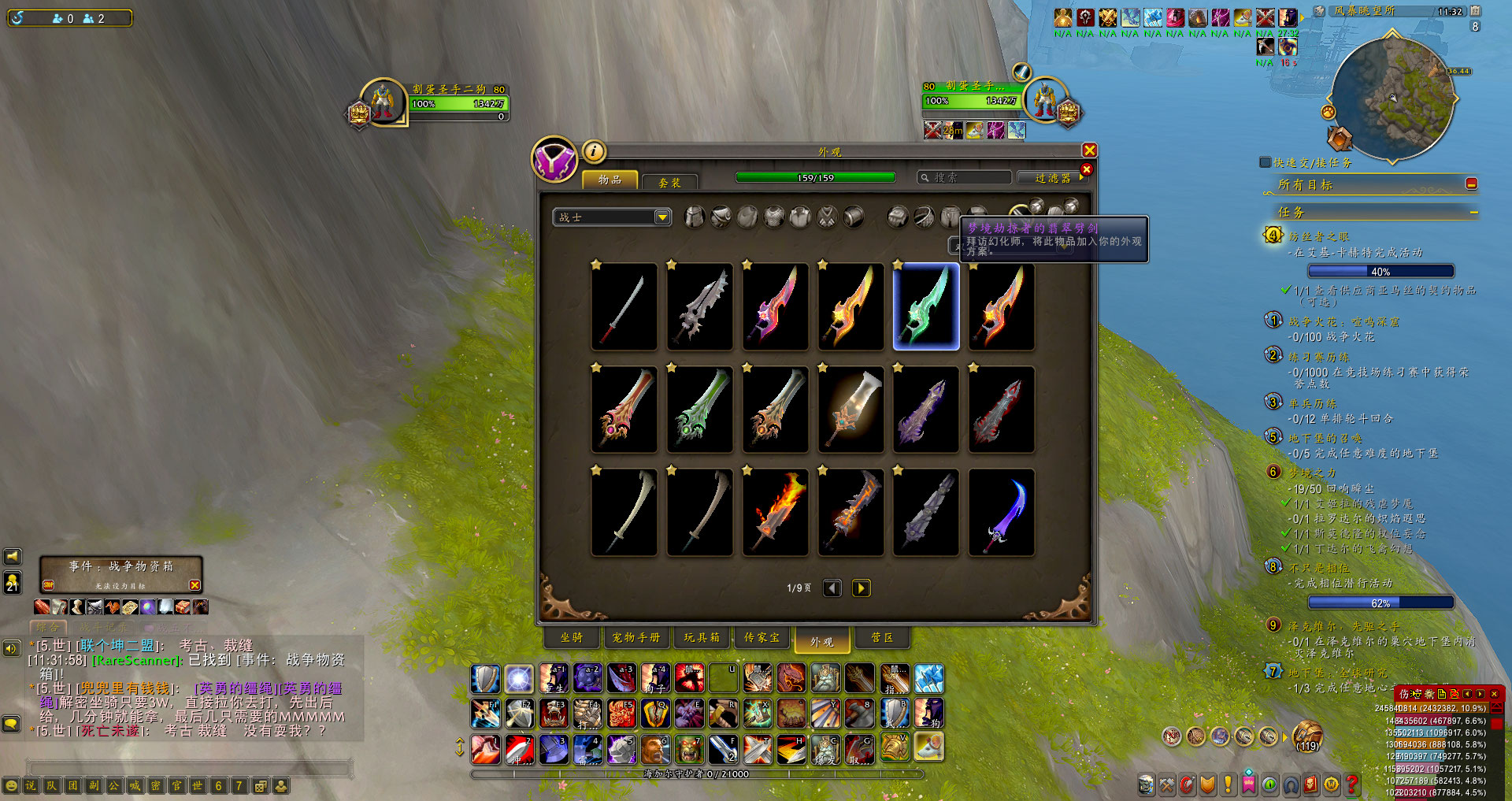Open the 过滤器 filter menu
Viewport: 1512px width, 801px height.
1054,178
